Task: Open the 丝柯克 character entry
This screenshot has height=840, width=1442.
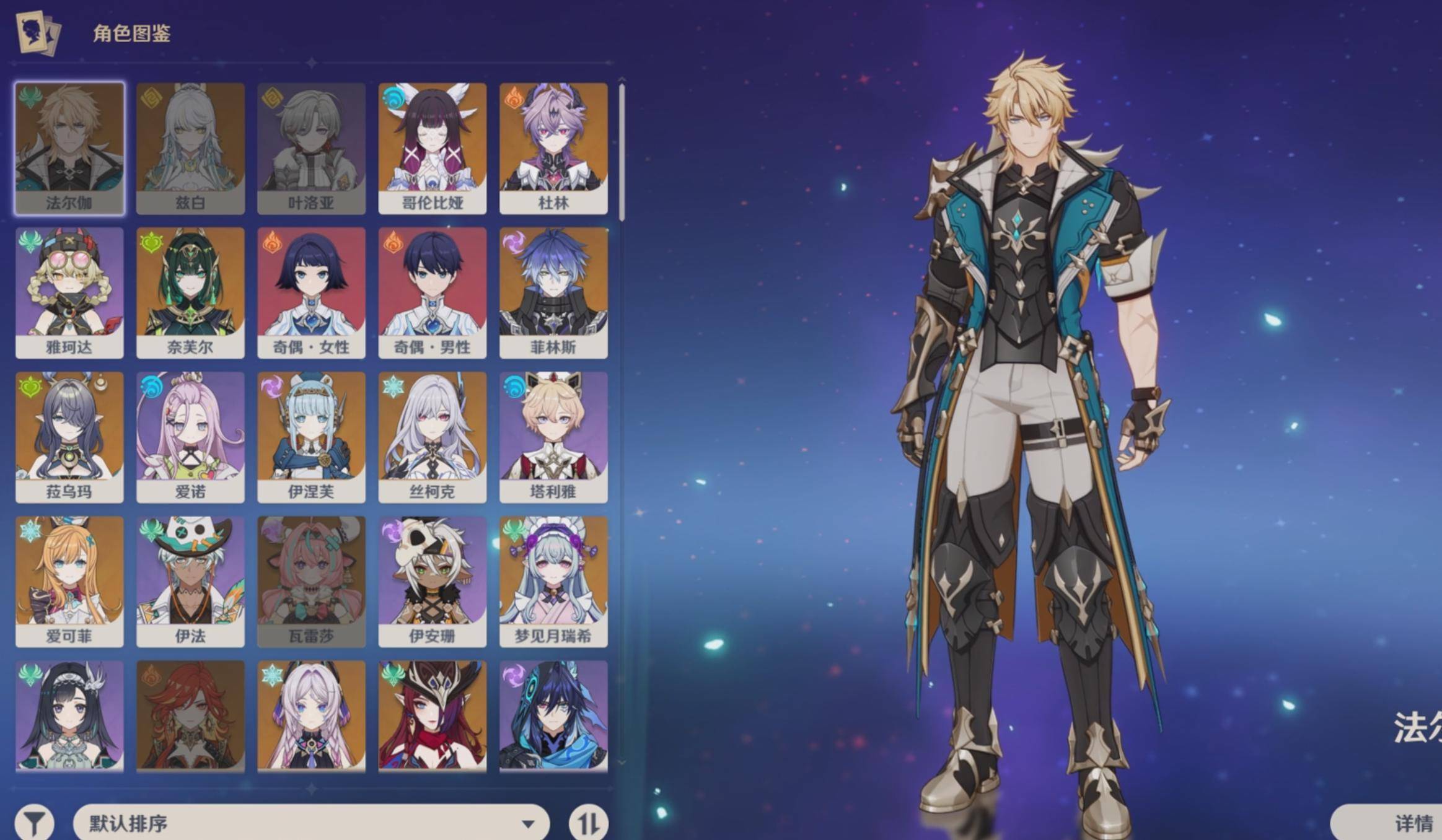Action: (432, 437)
